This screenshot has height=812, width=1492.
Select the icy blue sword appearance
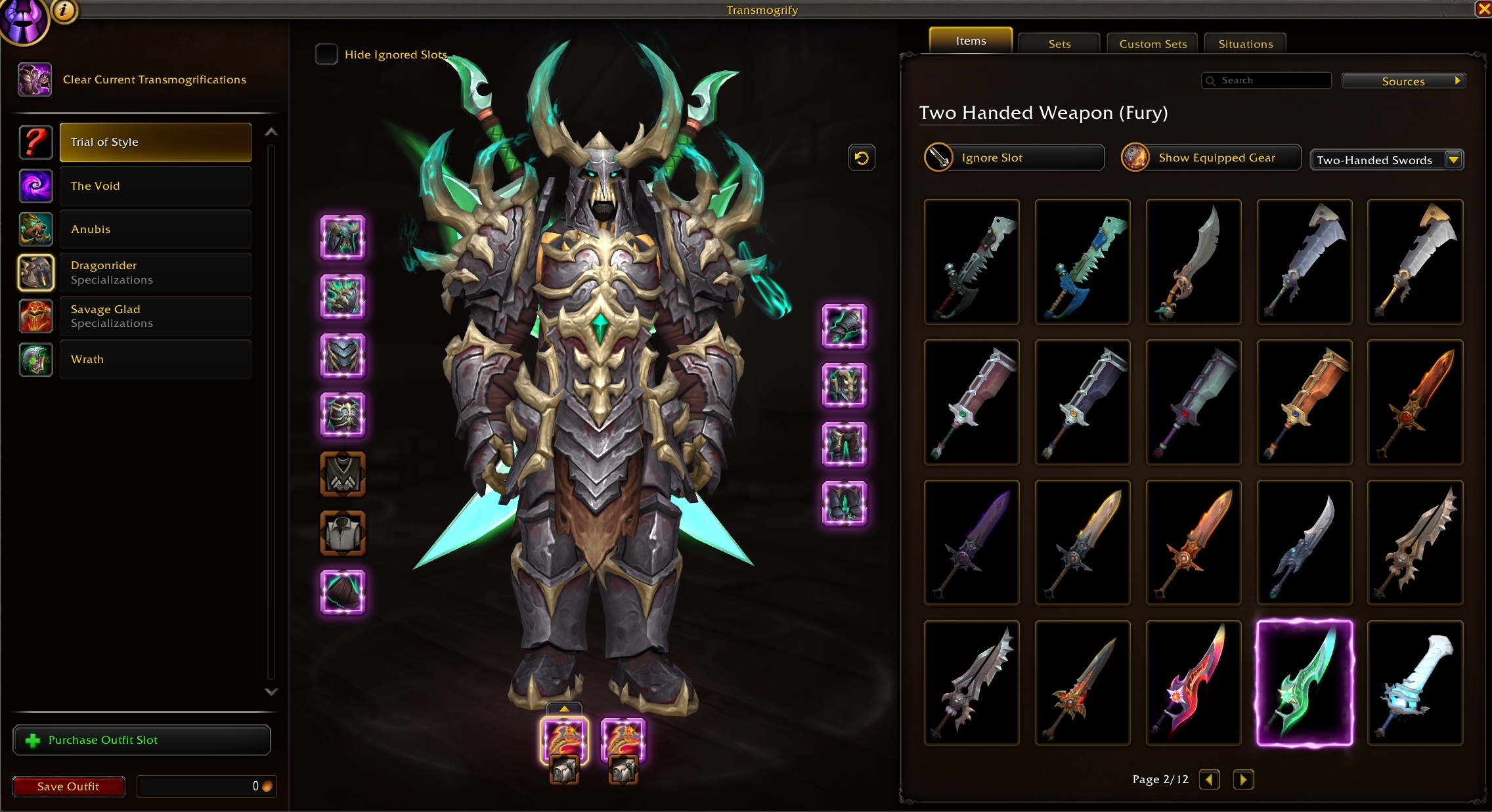1415,683
